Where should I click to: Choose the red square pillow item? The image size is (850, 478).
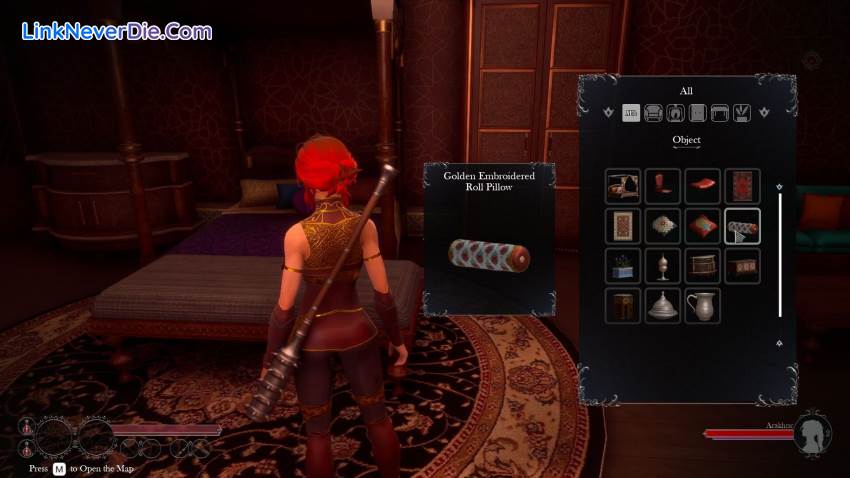(702, 226)
